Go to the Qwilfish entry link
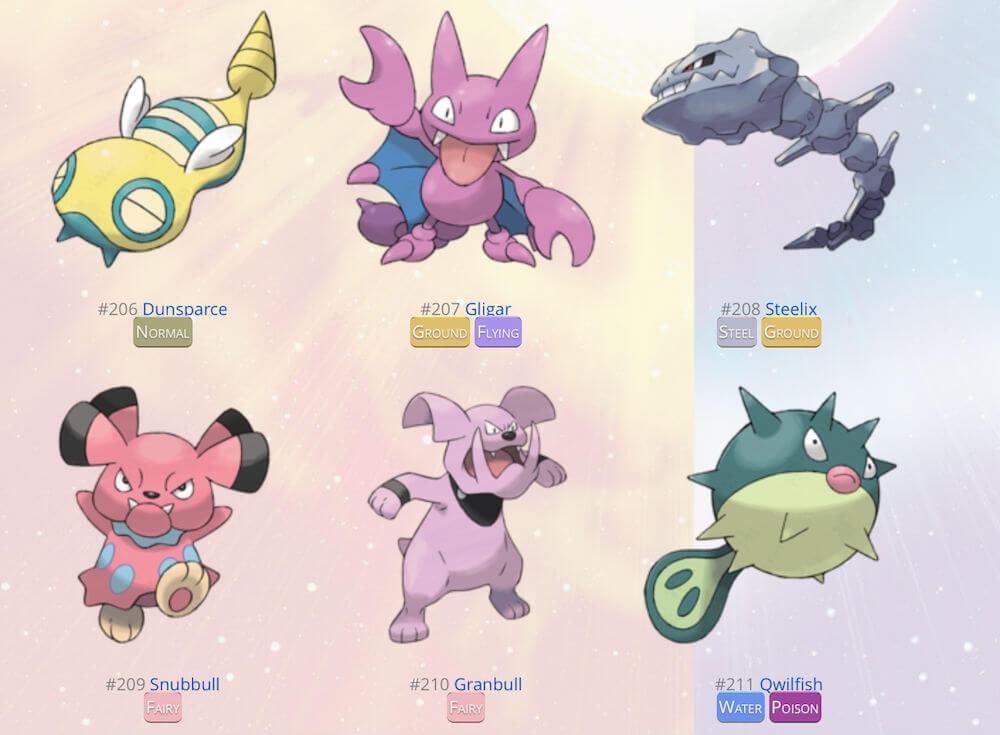 791,684
